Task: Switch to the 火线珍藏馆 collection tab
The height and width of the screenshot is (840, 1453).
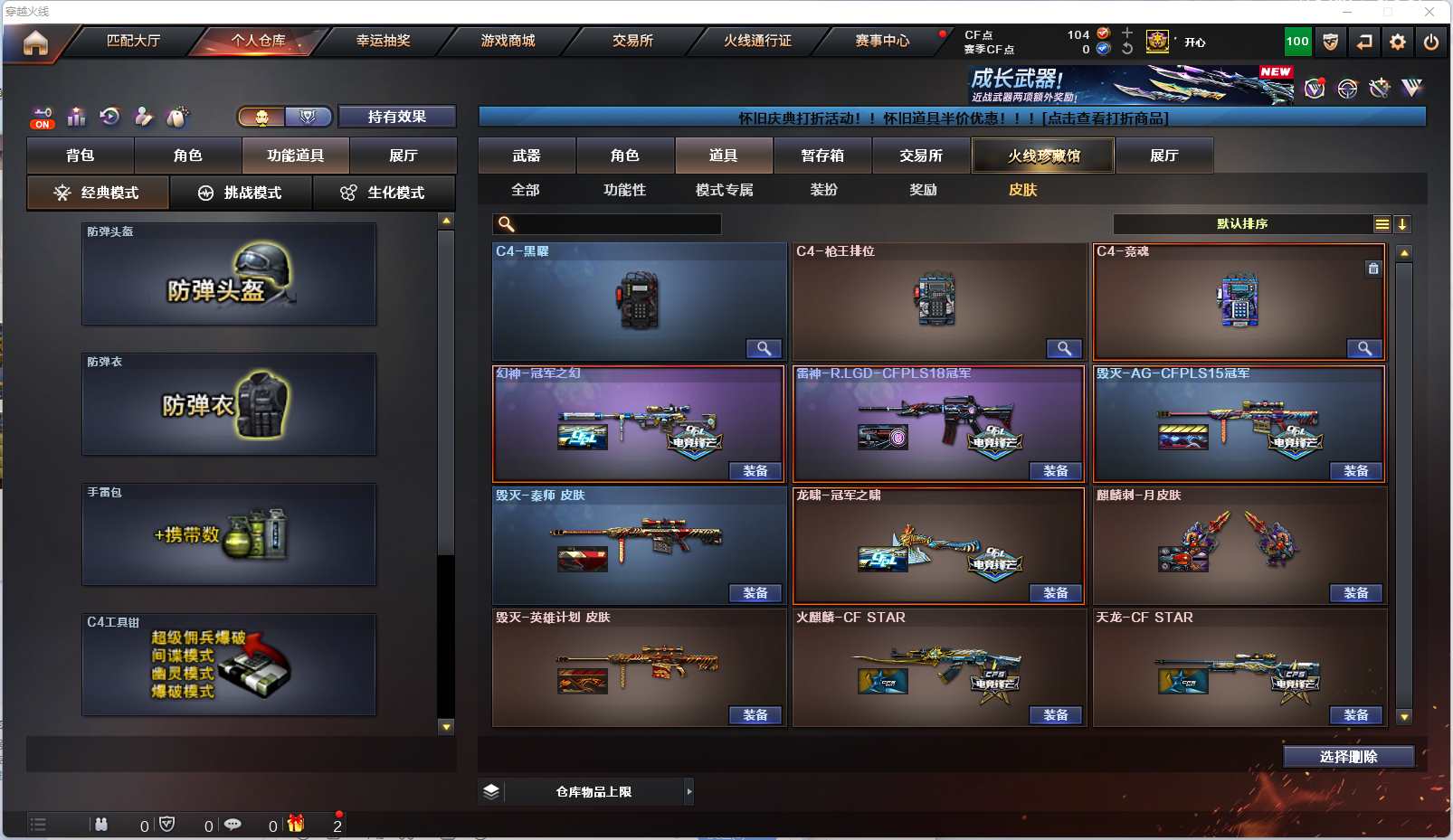Action: point(1043,156)
